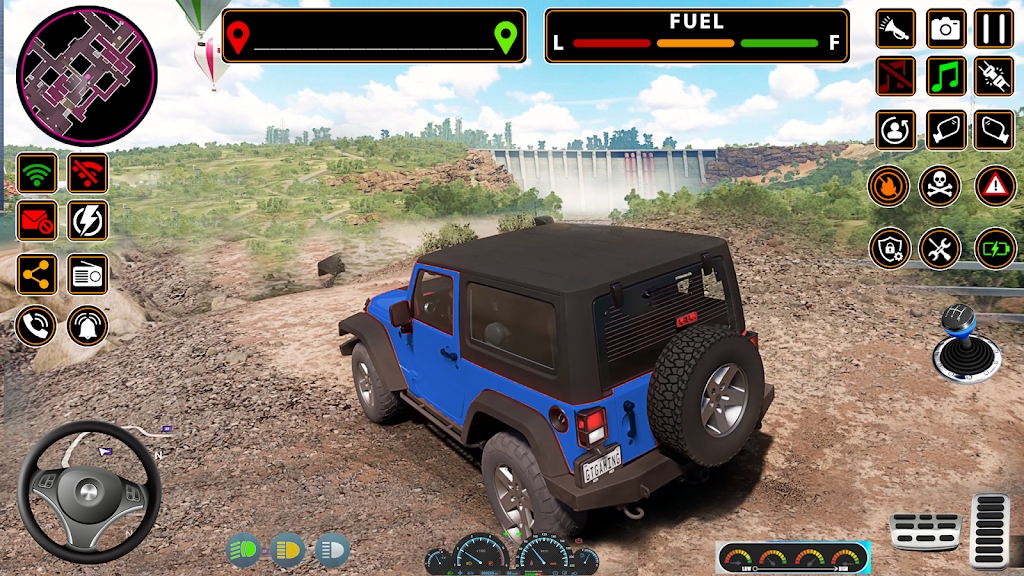
Task: Click the steering wheel control
Action: [89, 492]
